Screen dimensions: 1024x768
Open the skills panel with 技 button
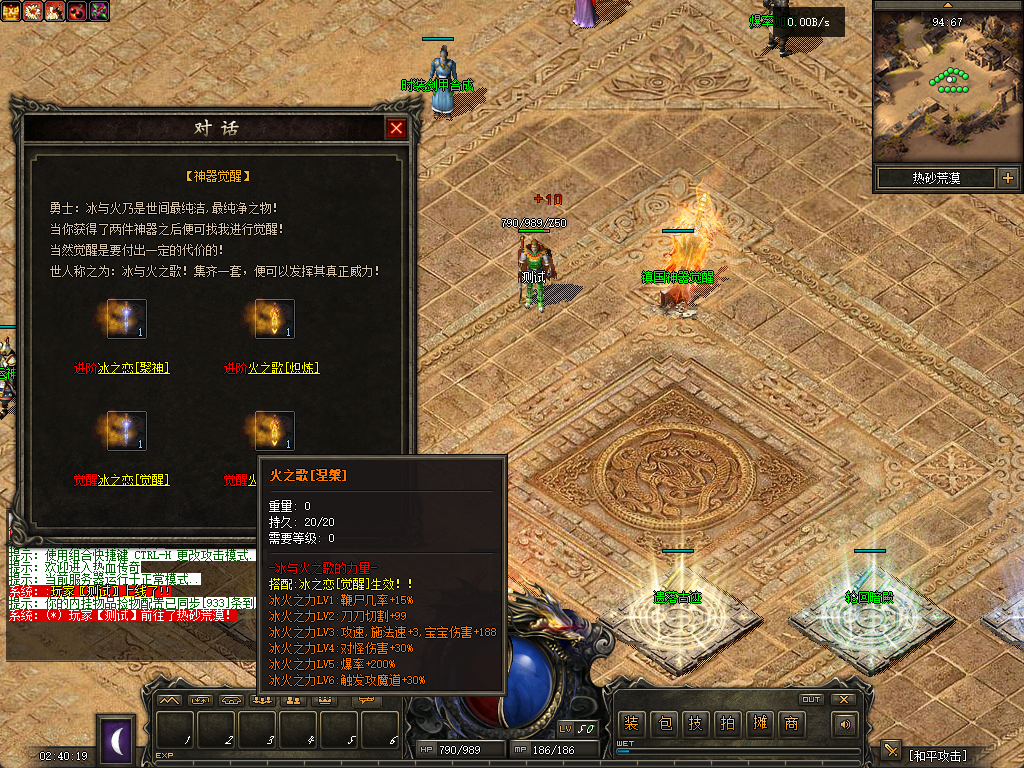coord(695,724)
